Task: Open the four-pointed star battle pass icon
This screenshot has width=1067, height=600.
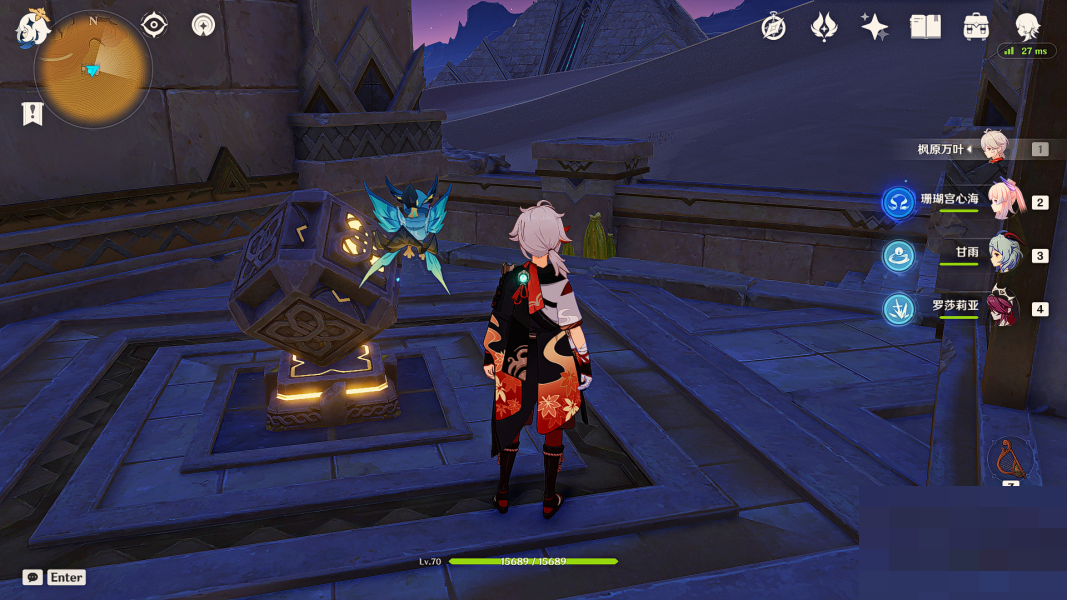Action: [x=875, y=27]
